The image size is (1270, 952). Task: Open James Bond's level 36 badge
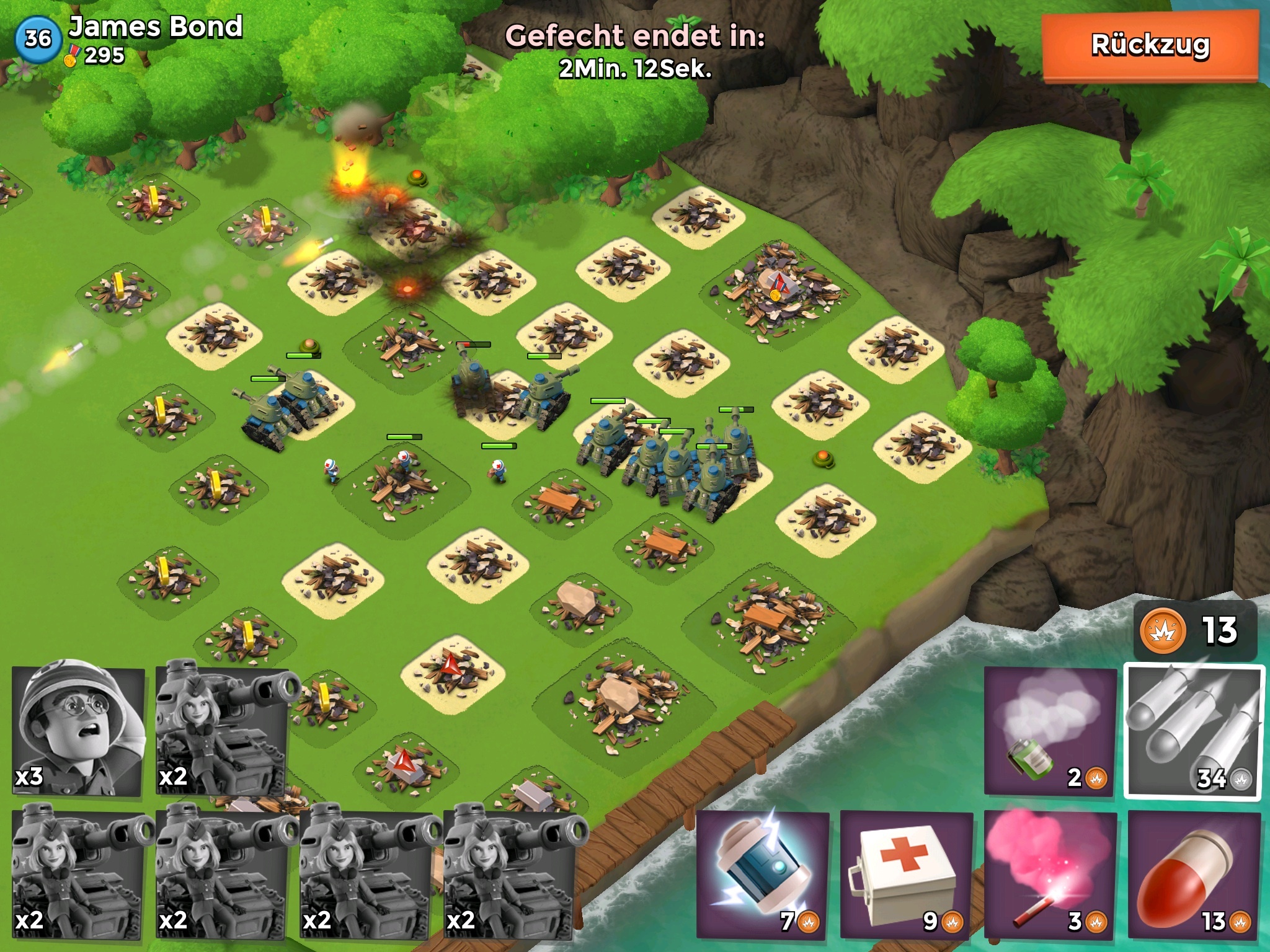point(37,38)
